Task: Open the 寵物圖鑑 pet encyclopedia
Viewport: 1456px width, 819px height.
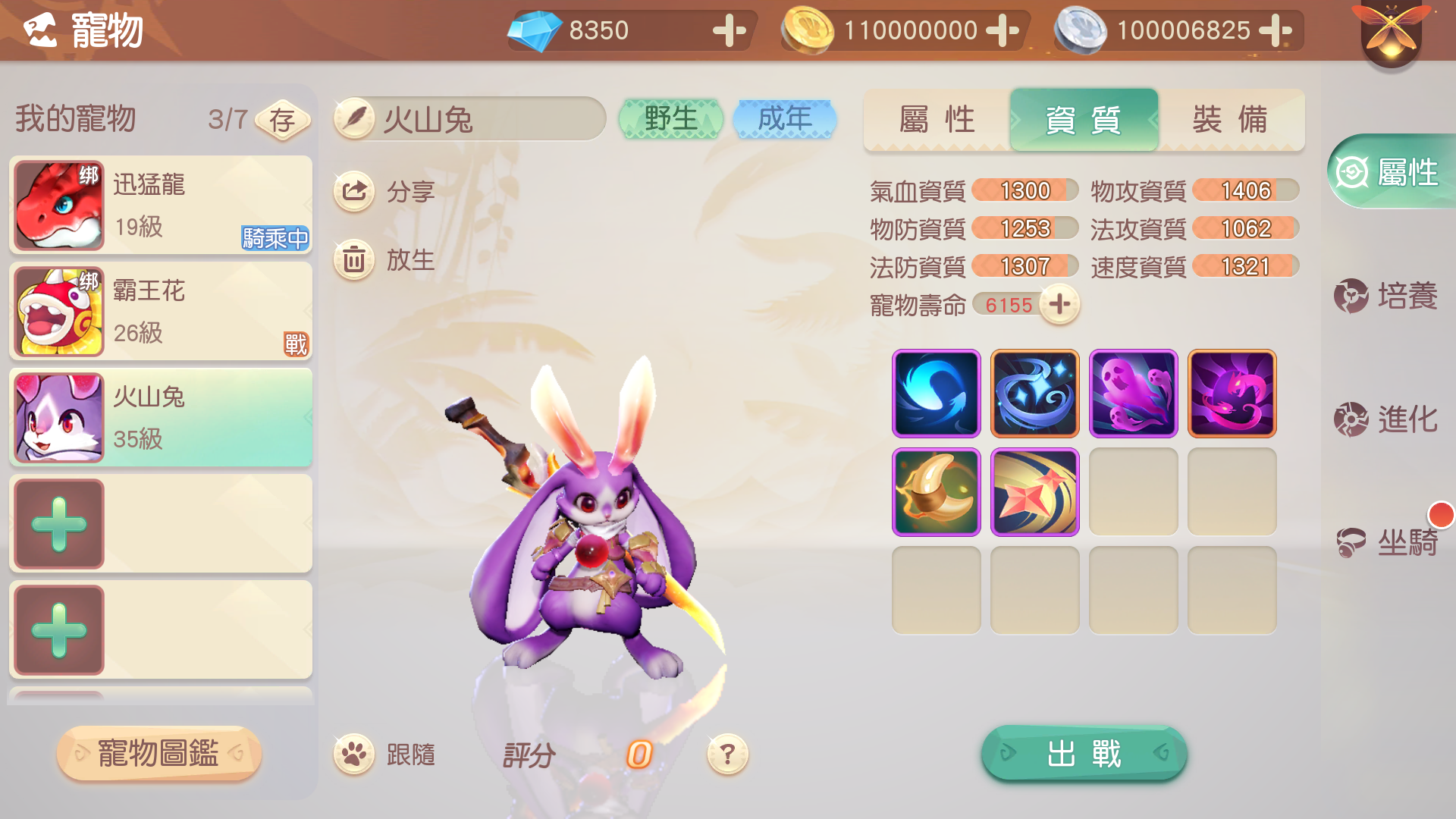Action: (x=158, y=754)
